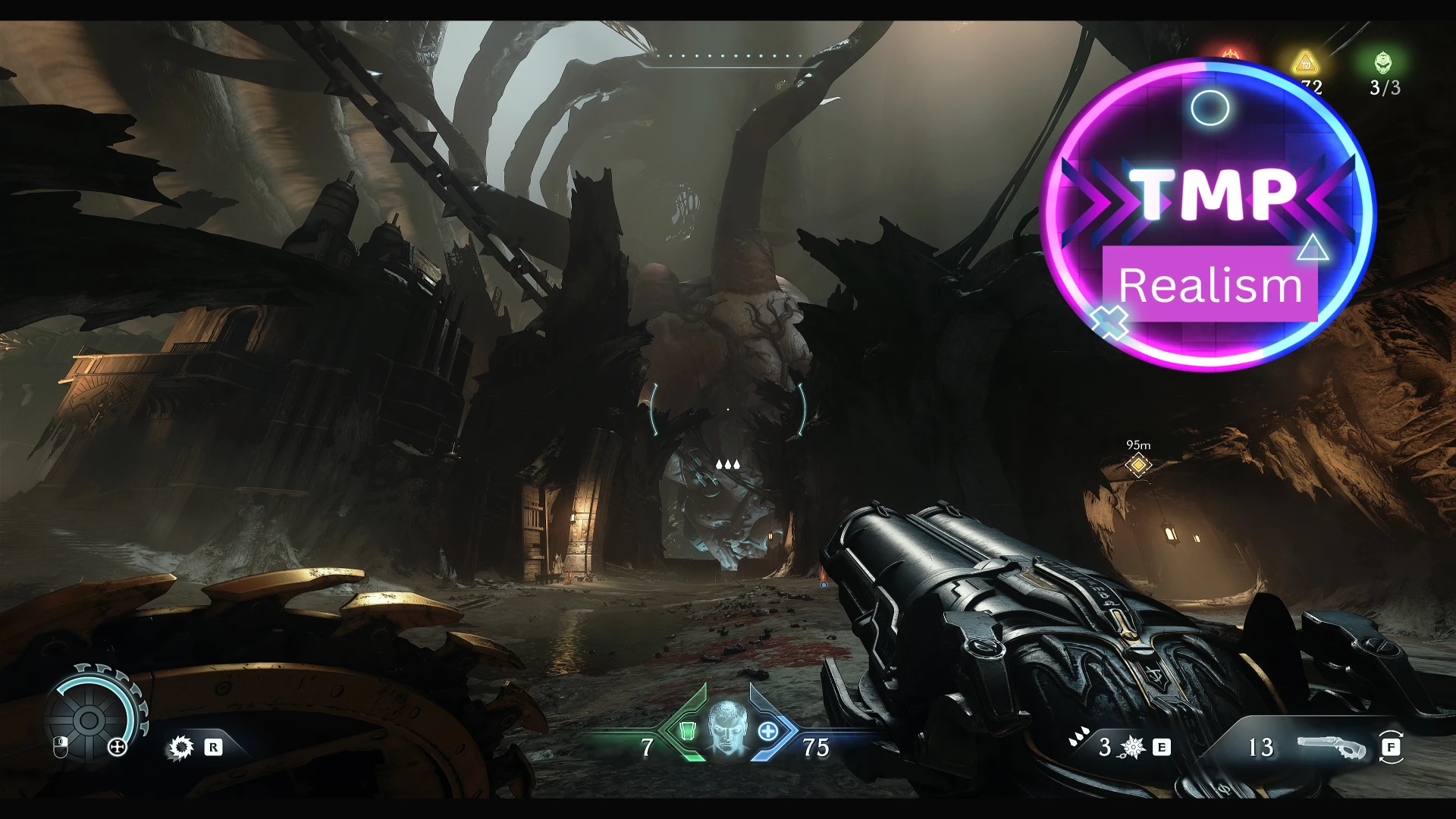The width and height of the screenshot is (1456, 819).
Task: Open the Realism label inside the TMP logo
Action: (1209, 284)
